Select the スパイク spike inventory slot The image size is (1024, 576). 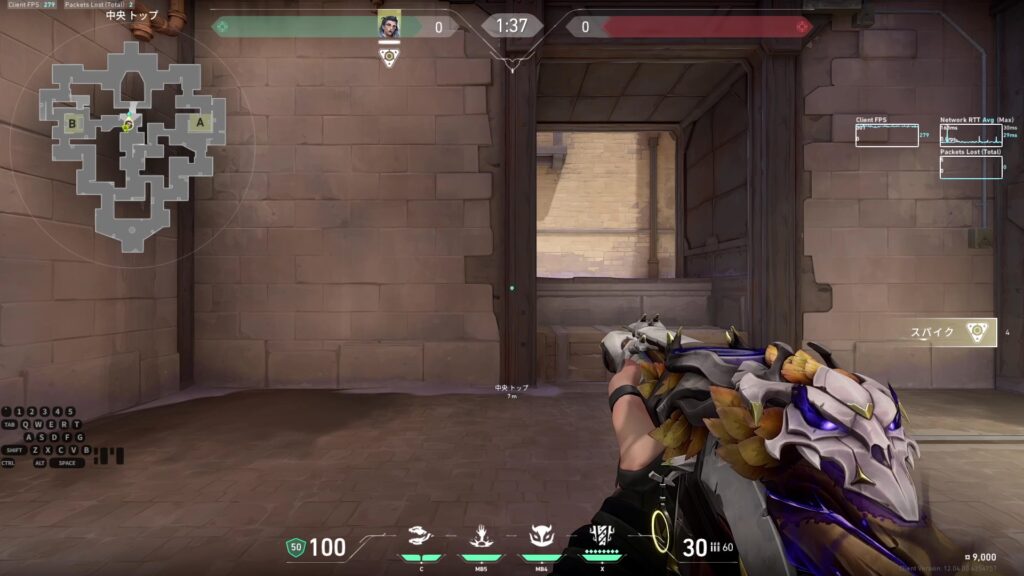[x=950, y=333]
